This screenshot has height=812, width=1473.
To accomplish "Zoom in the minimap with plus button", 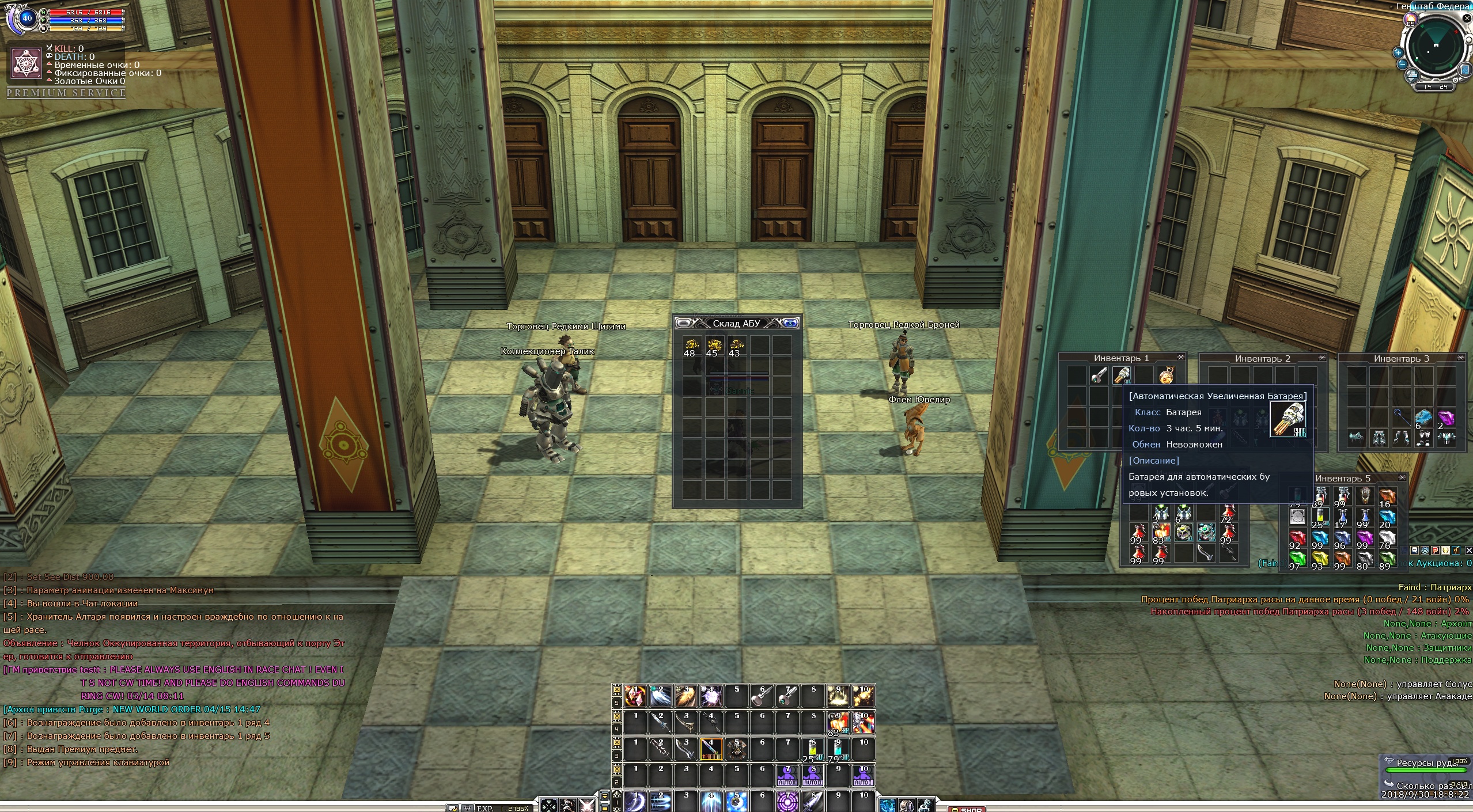I will pyautogui.click(x=1398, y=52).
